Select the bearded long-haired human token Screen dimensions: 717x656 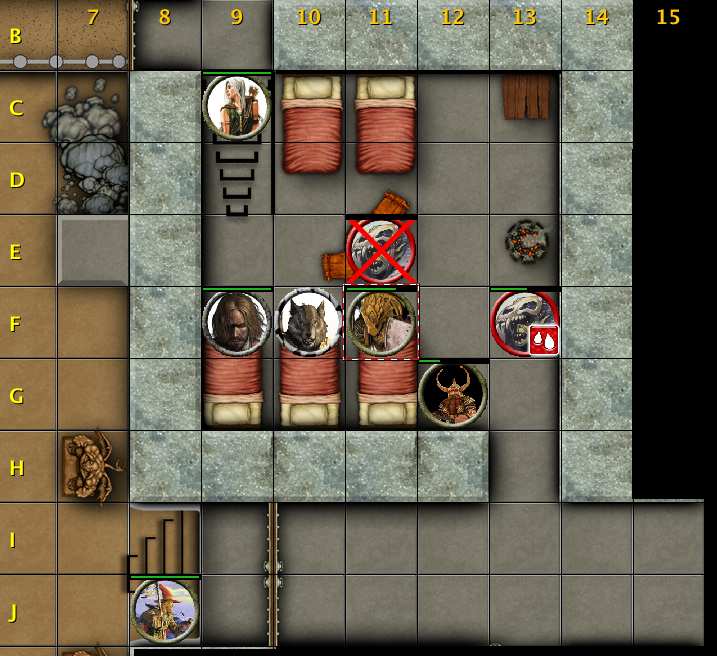coord(237,322)
